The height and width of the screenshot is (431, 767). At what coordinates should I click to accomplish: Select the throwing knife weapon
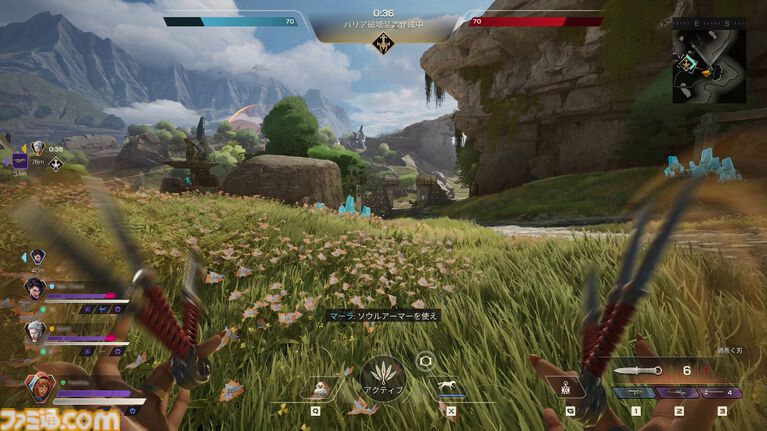point(636,371)
